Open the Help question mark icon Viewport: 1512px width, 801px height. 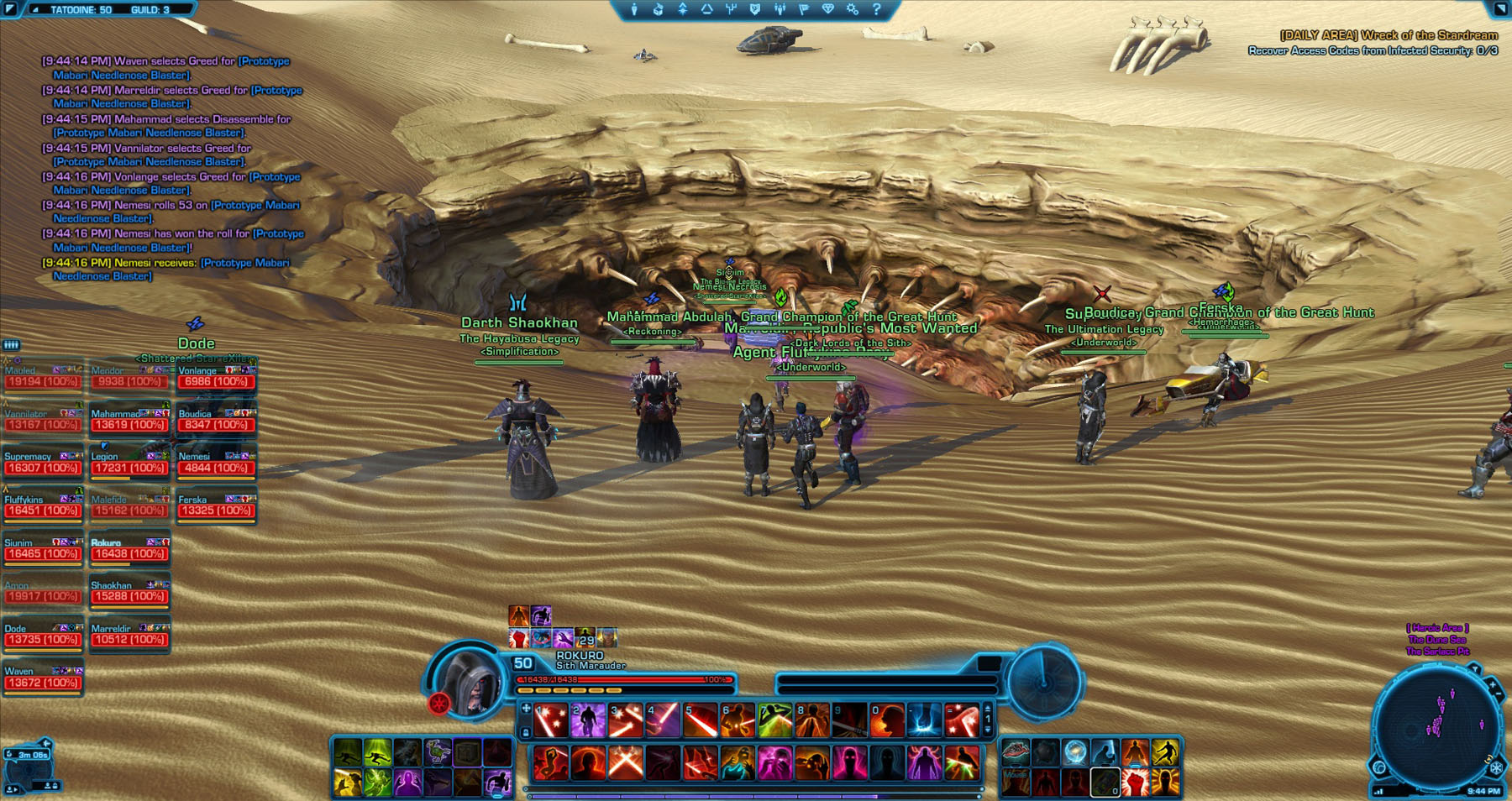876,9
